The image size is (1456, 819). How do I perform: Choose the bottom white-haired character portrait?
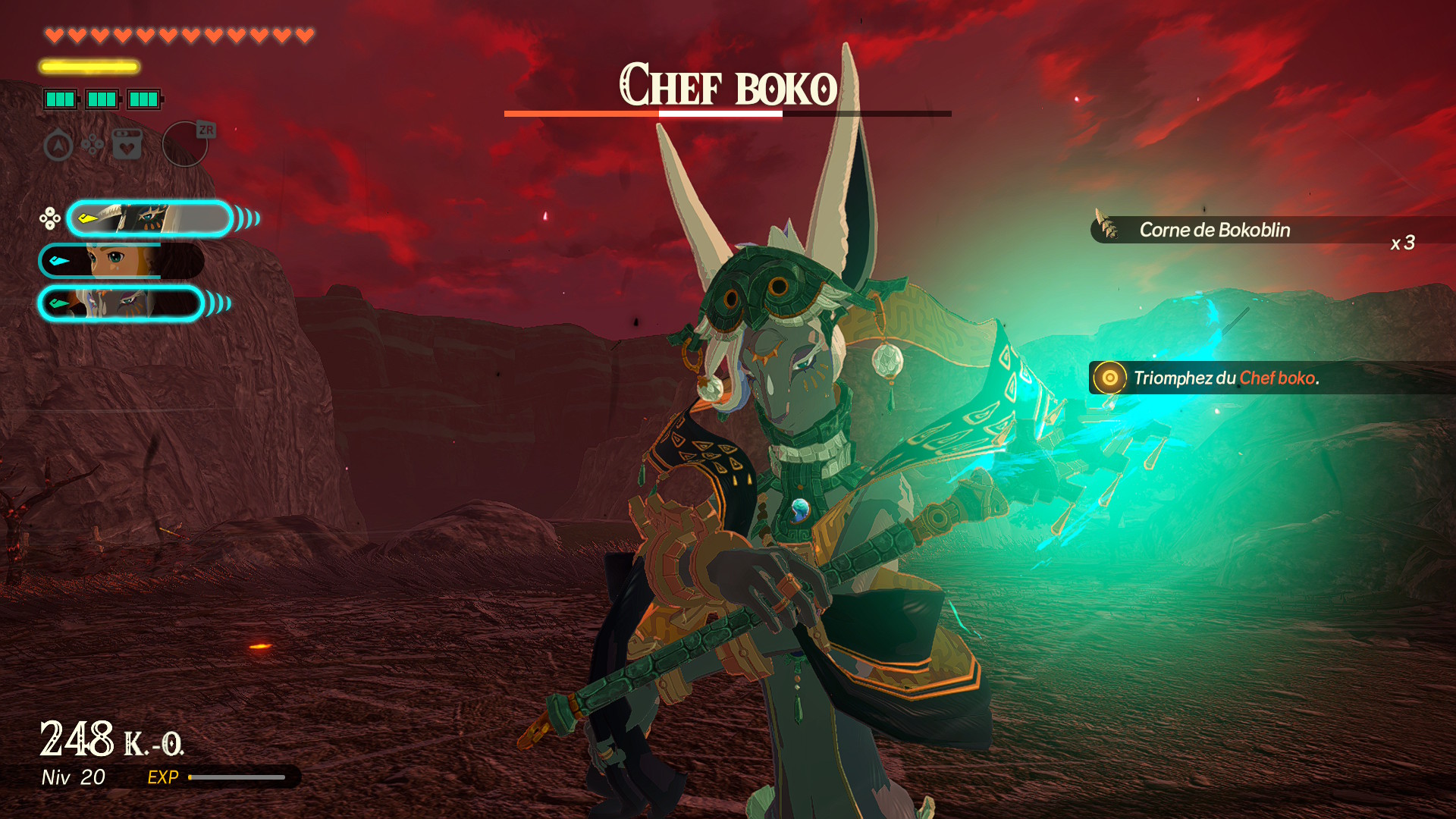(121, 304)
